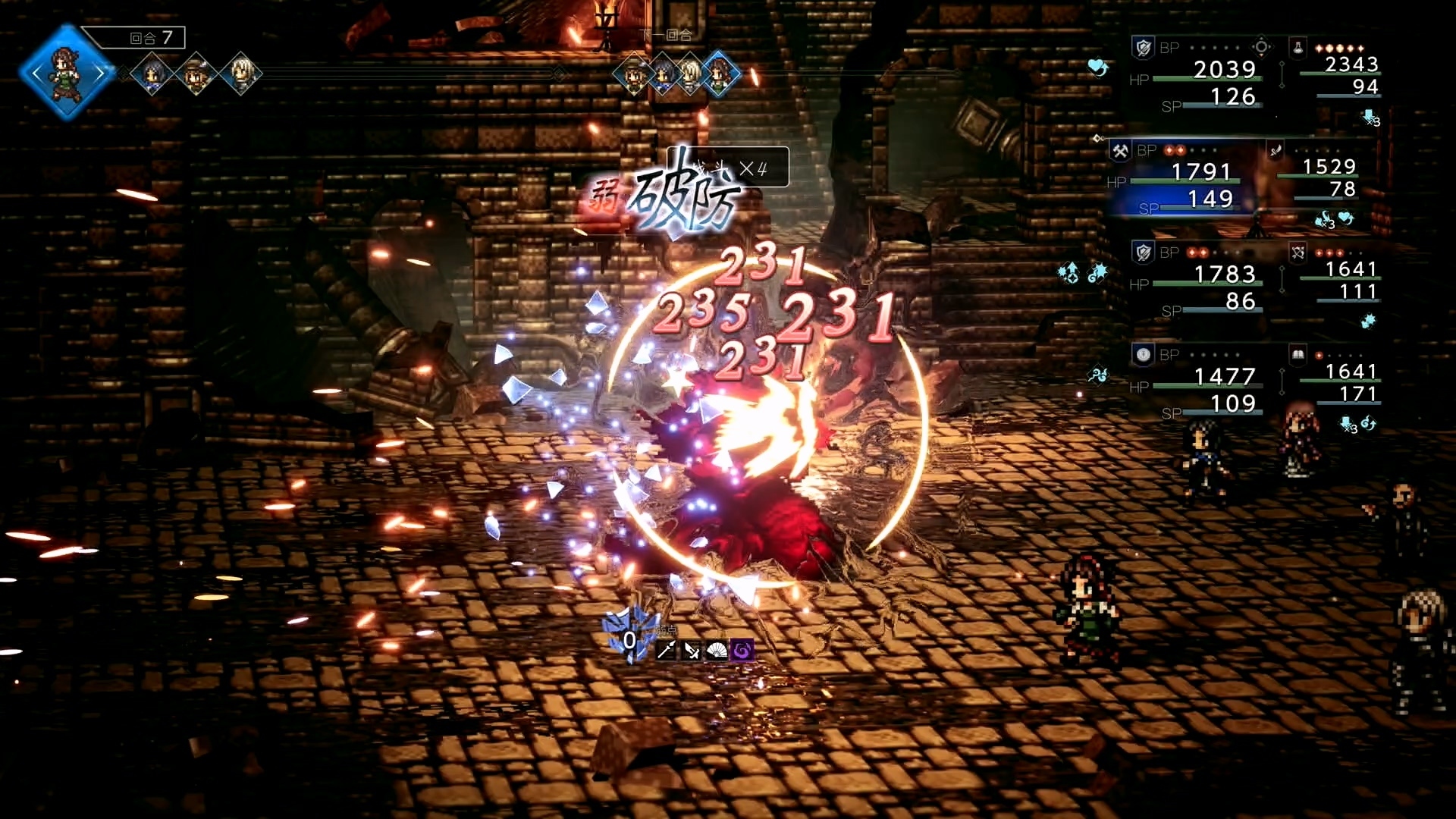Inspect the enemy's purple dark weakness icon
1456x819 pixels.
pyautogui.click(x=742, y=650)
